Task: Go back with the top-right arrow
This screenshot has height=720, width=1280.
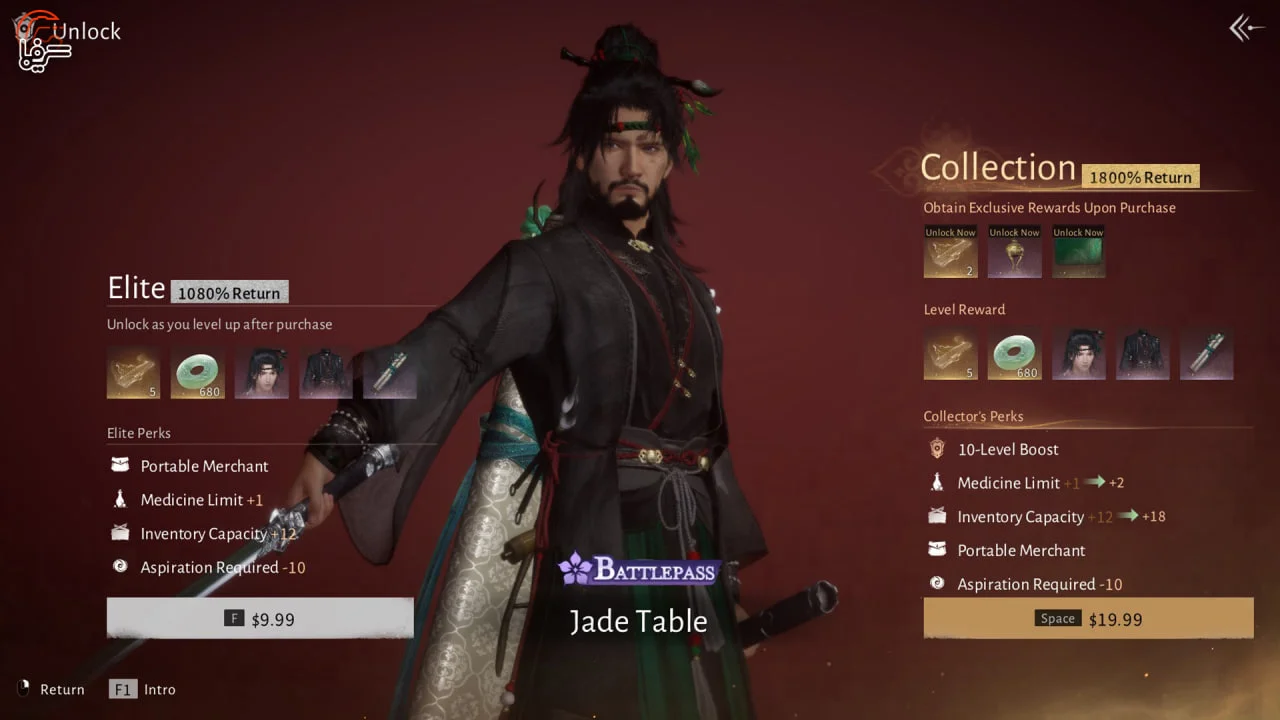Action: (1246, 28)
